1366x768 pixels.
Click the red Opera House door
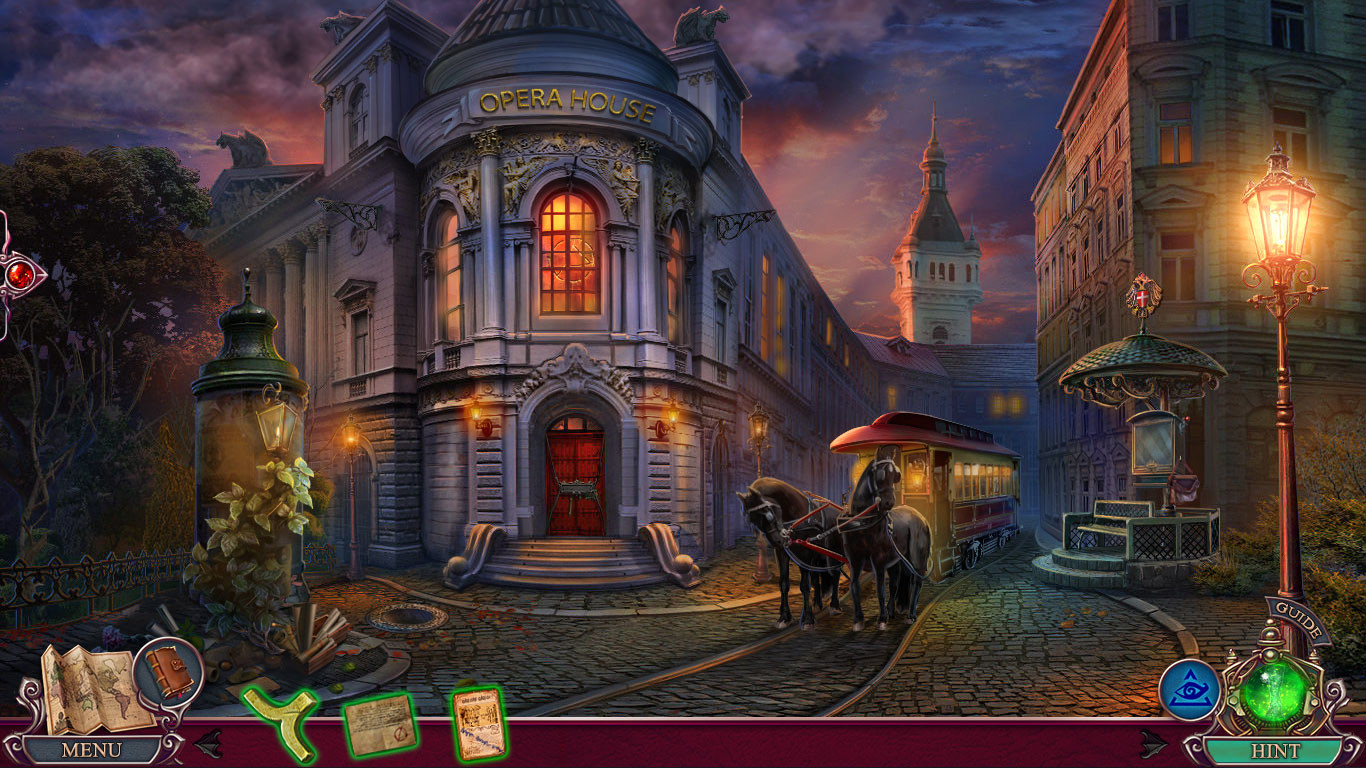pos(578,478)
